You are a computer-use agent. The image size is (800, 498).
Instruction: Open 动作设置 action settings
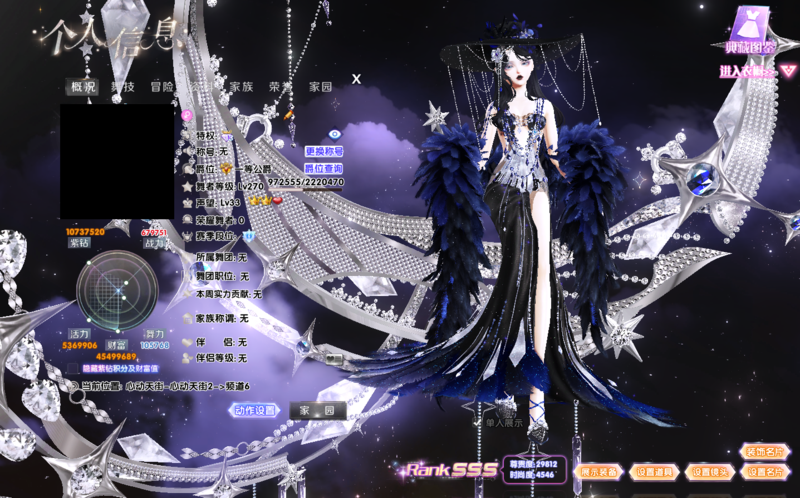point(254,410)
